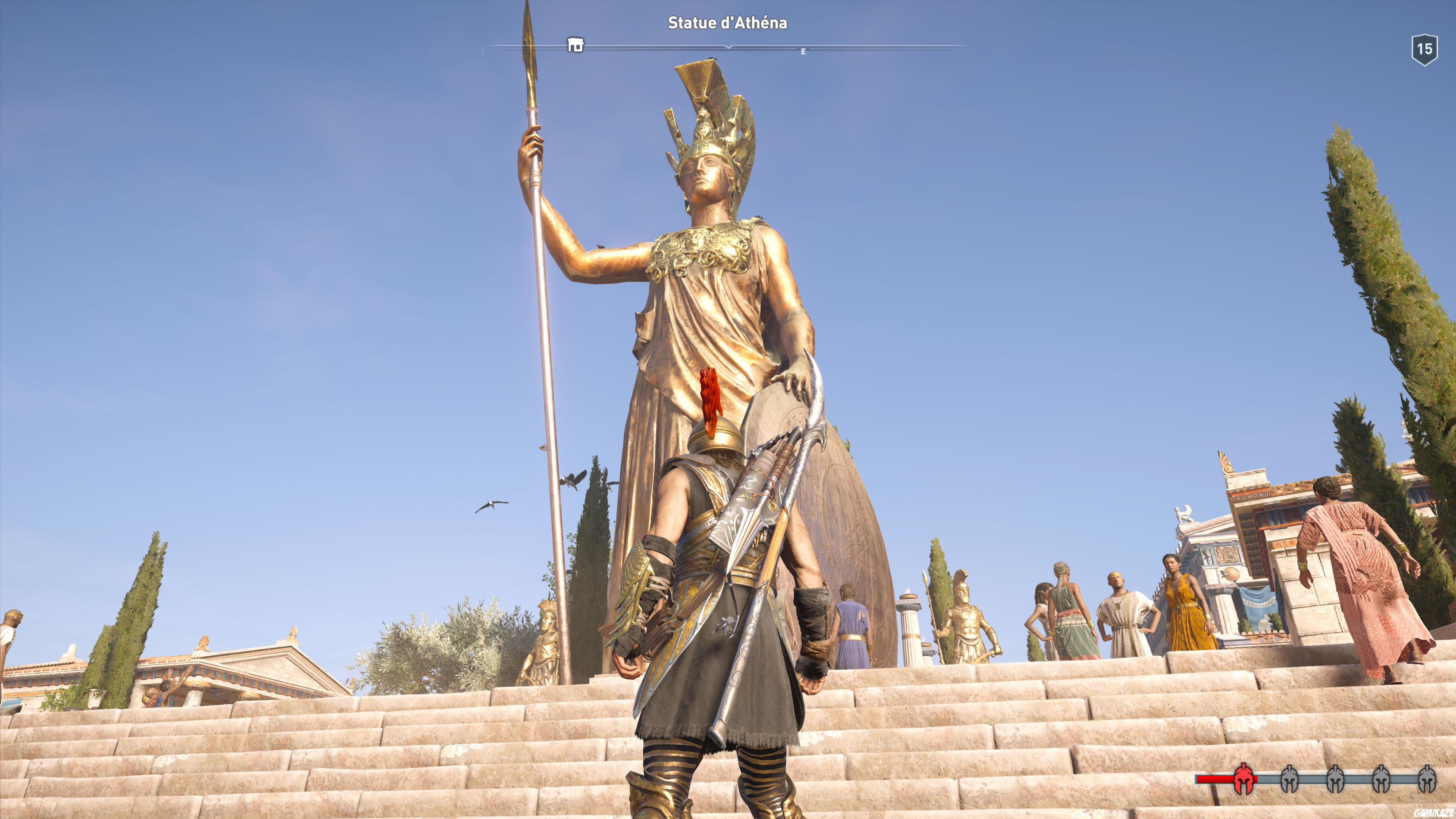Click the shop building icon on the compass
Viewport: 1456px width, 819px height.
coord(576,45)
